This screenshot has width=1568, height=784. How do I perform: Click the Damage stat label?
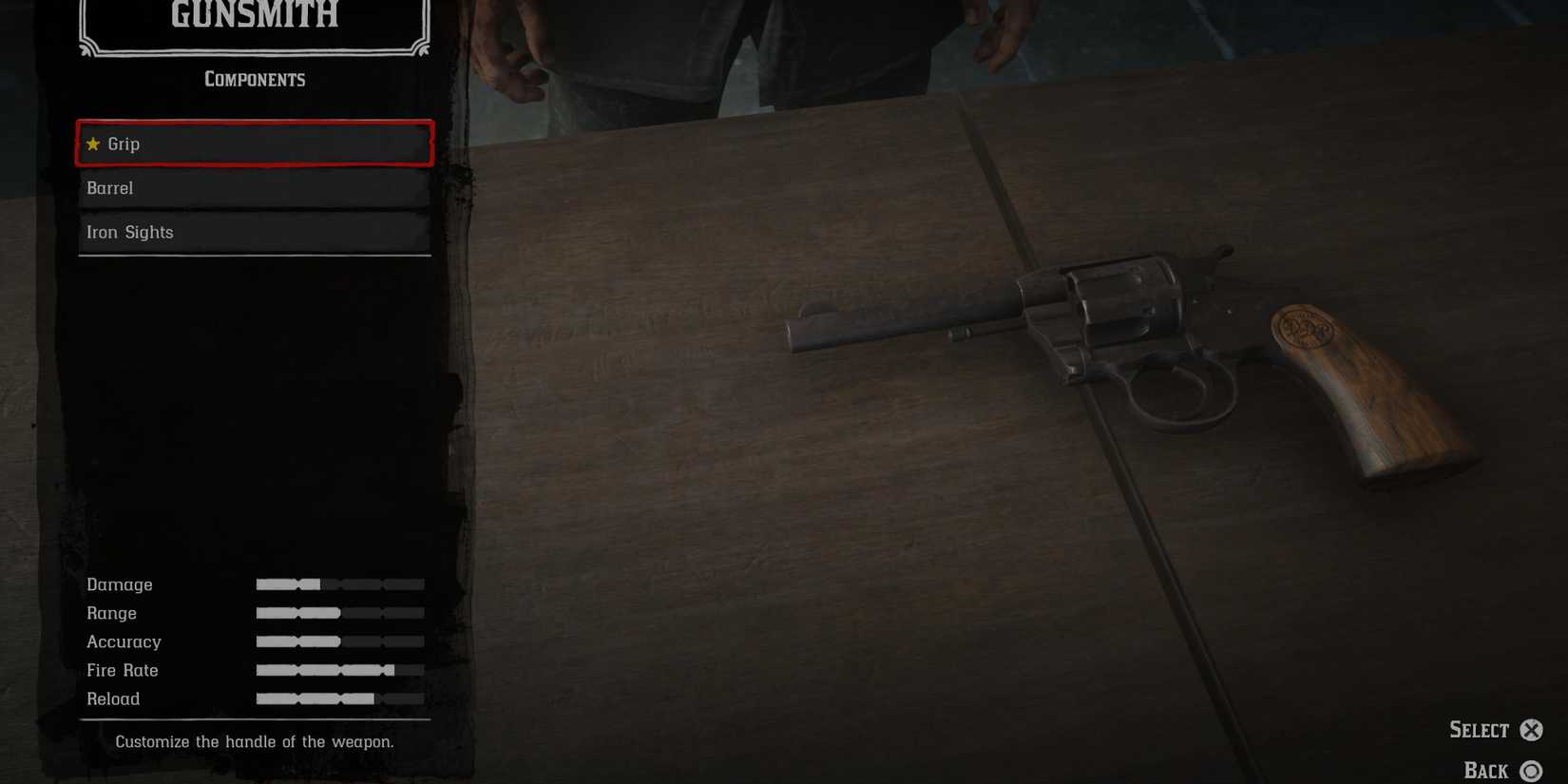(x=120, y=583)
